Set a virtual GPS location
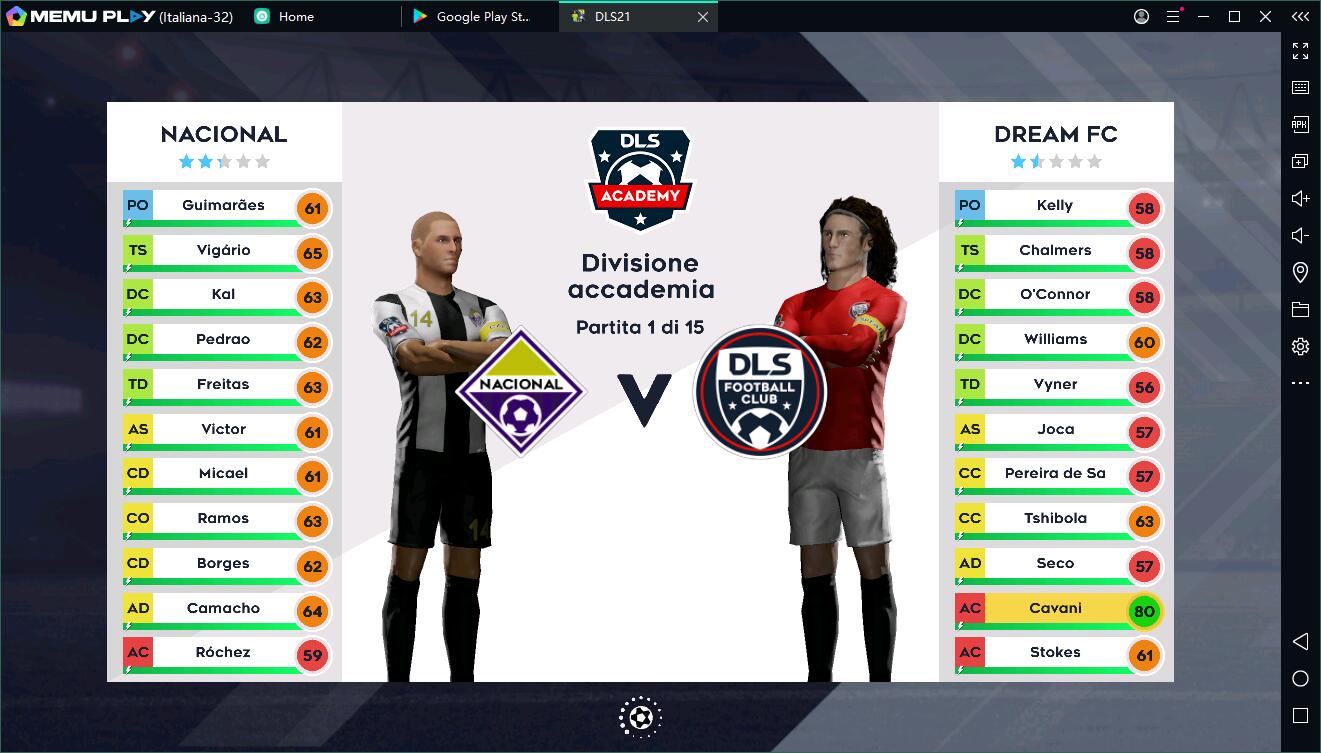The image size is (1321, 753). (x=1300, y=271)
